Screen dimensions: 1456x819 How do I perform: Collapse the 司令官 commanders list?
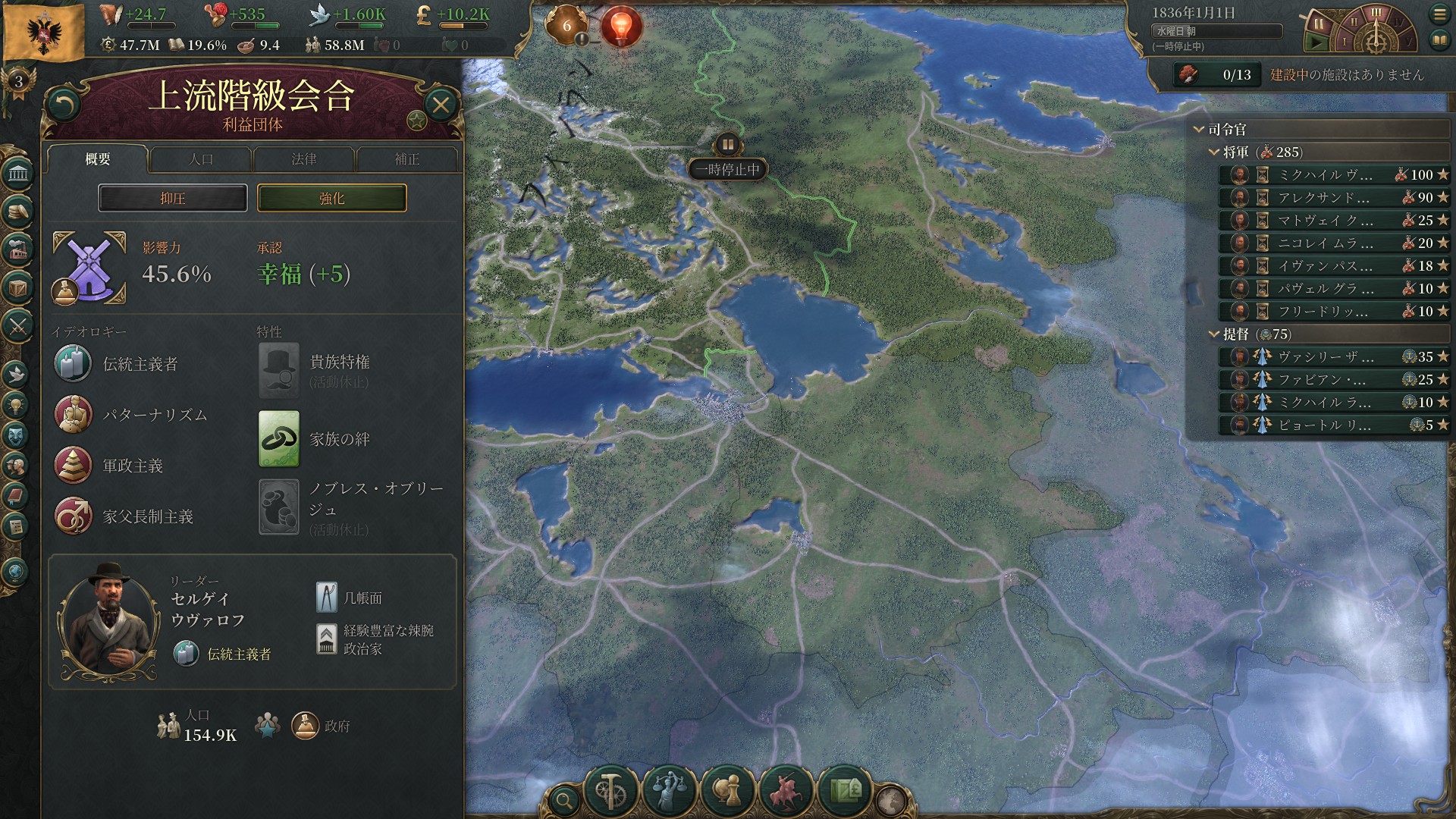click(x=1199, y=130)
